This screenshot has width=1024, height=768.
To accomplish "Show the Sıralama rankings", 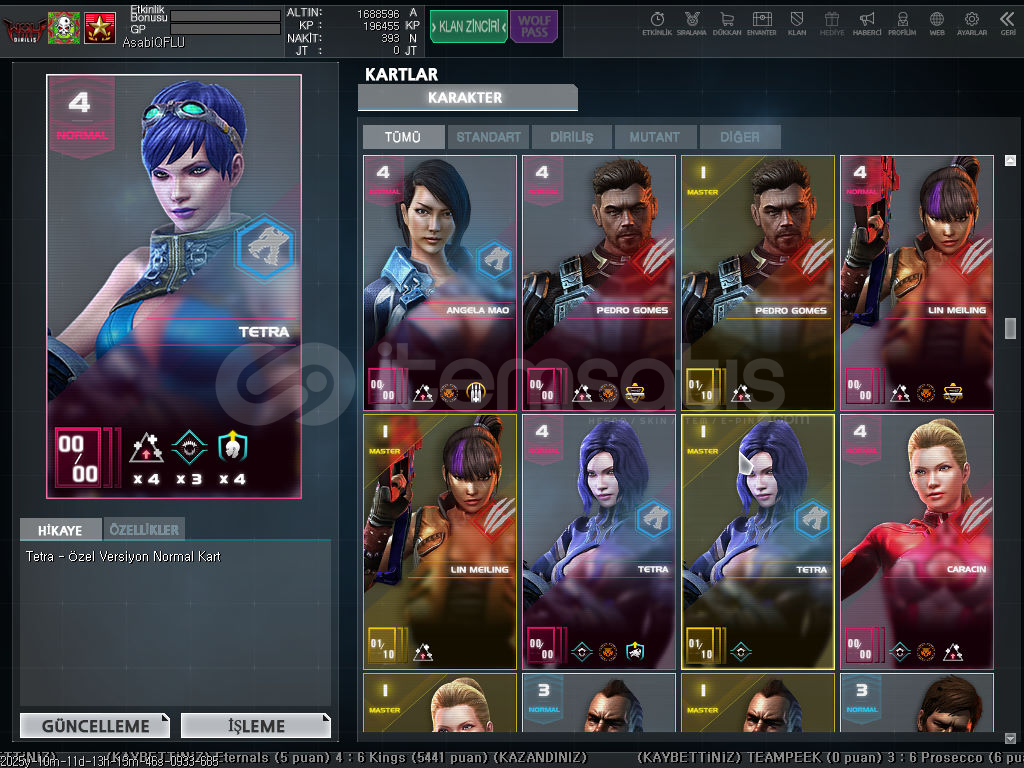I will [692, 23].
